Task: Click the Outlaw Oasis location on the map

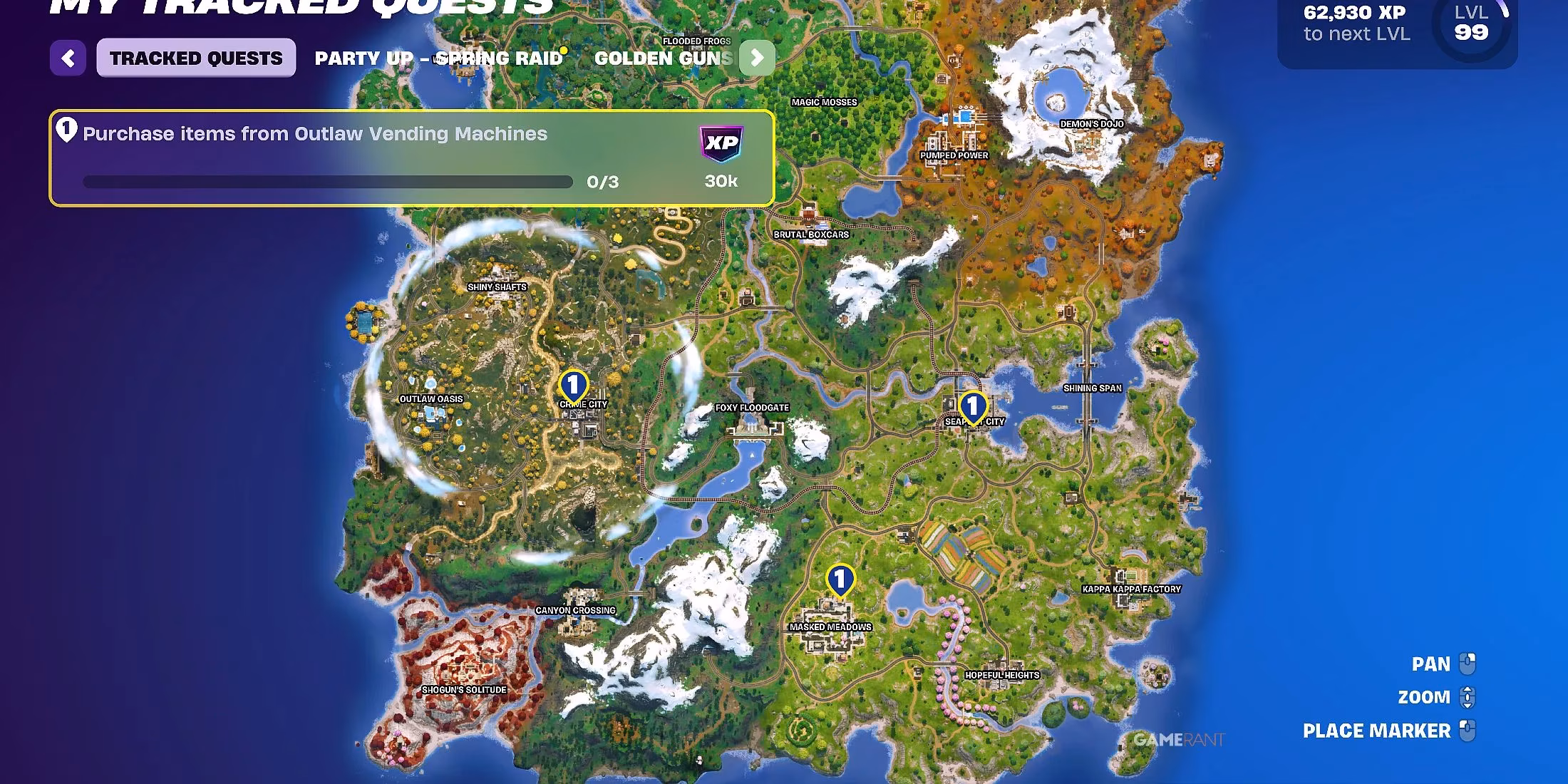Action: click(x=430, y=399)
